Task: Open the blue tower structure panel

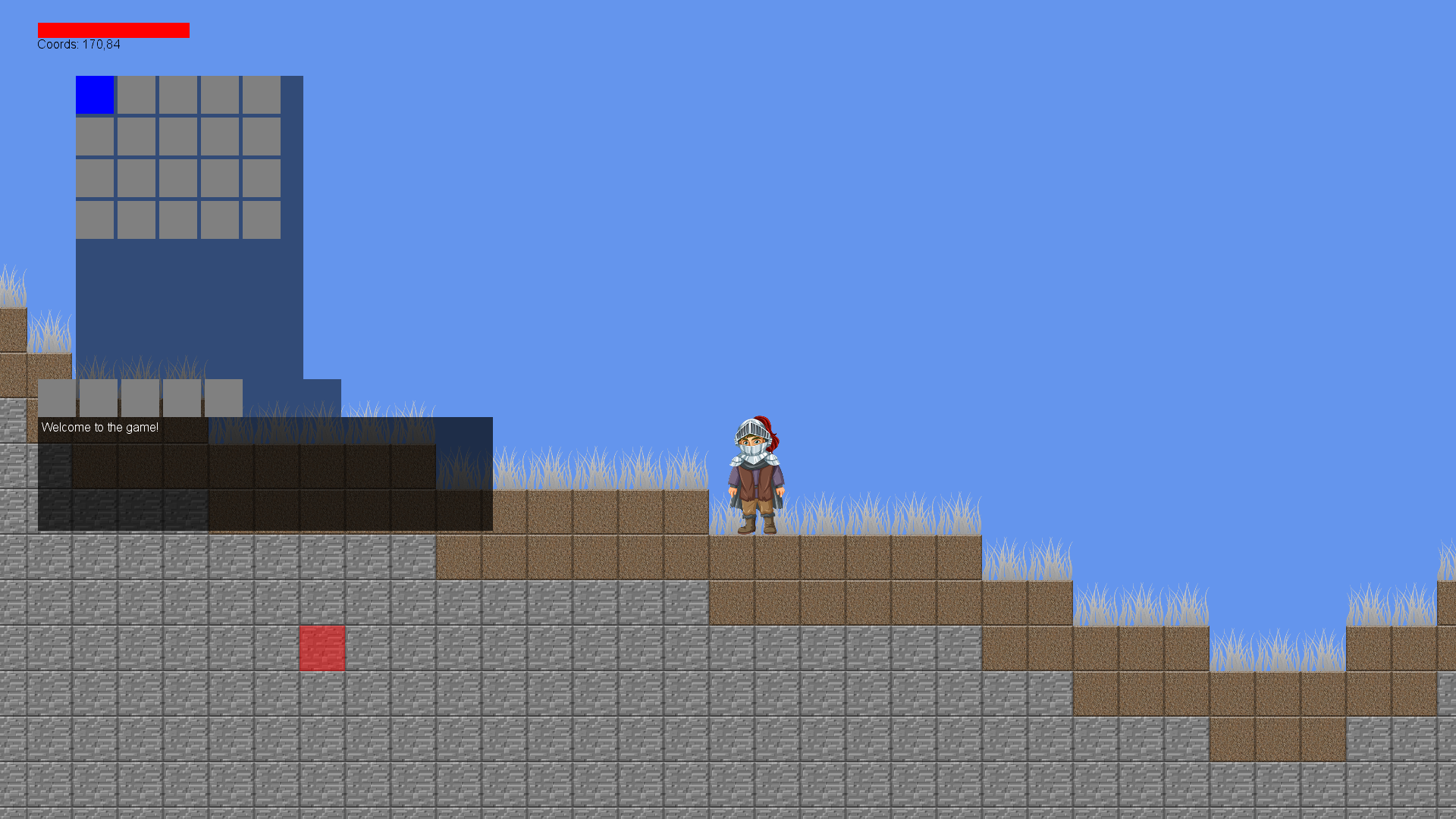Action: tap(190, 303)
